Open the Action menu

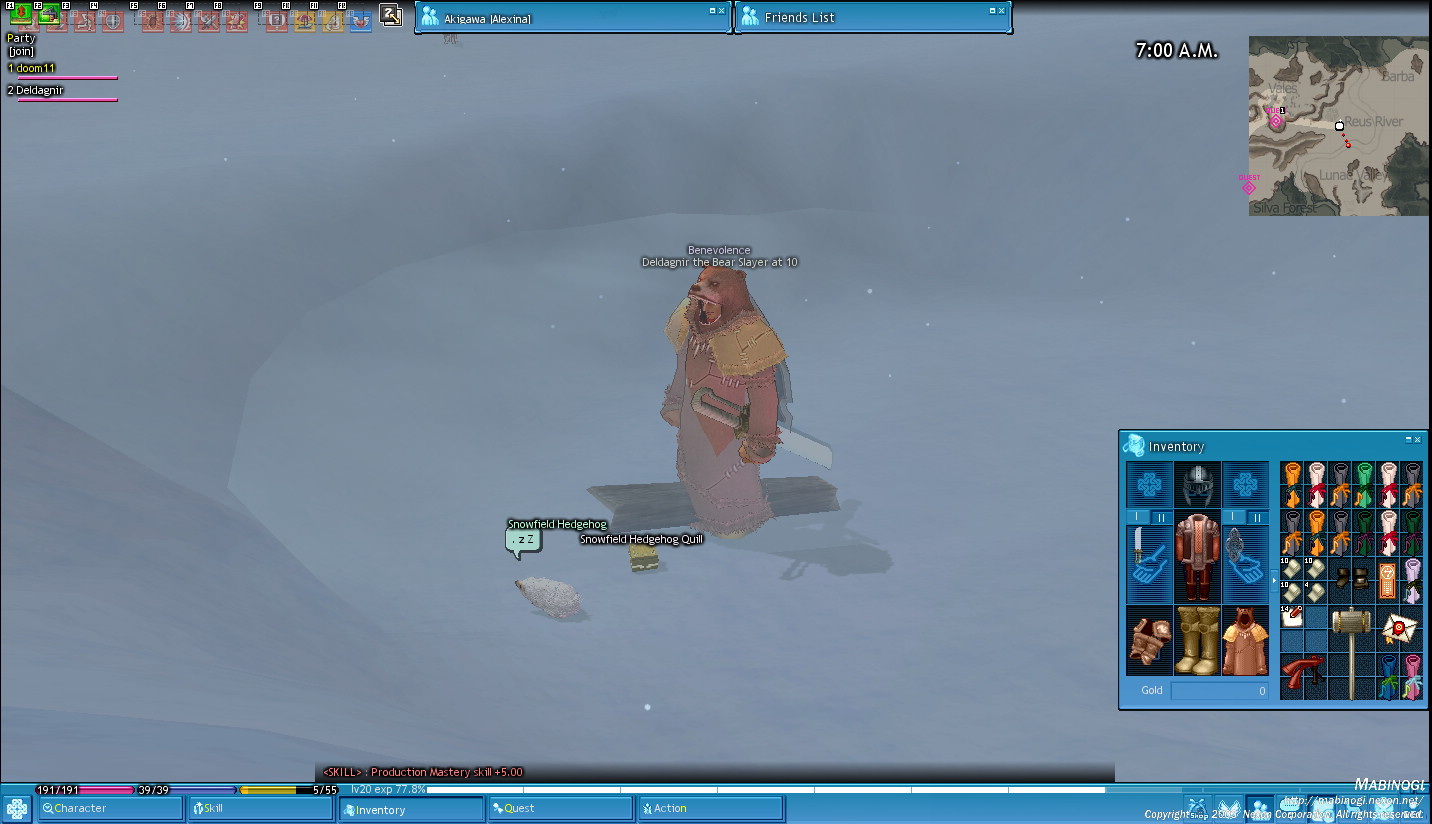click(710, 808)
